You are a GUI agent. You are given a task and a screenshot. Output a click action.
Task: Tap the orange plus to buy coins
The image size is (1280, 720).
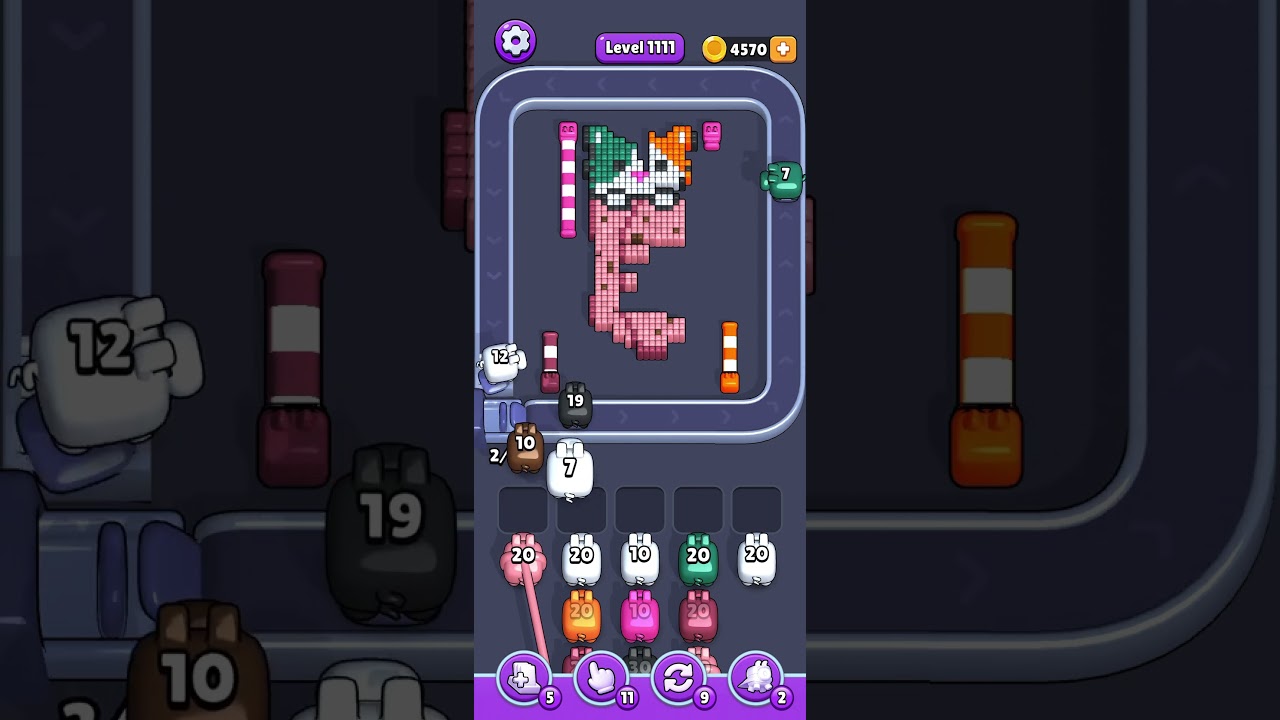(x=784, y=47)
